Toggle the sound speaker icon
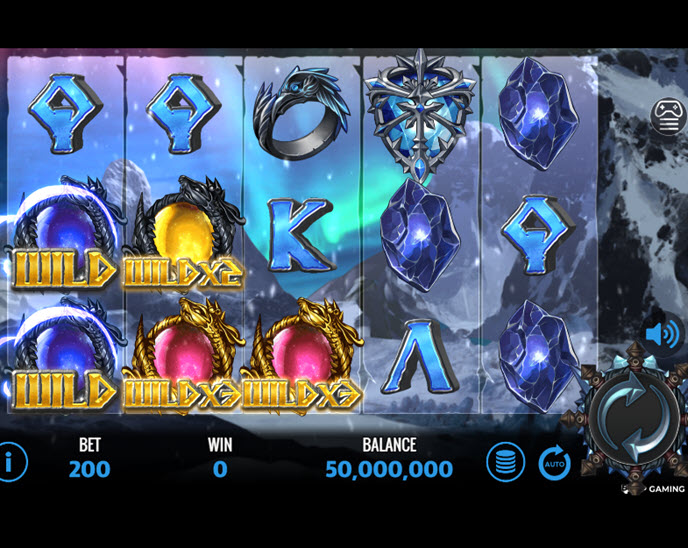 [662, 333]
